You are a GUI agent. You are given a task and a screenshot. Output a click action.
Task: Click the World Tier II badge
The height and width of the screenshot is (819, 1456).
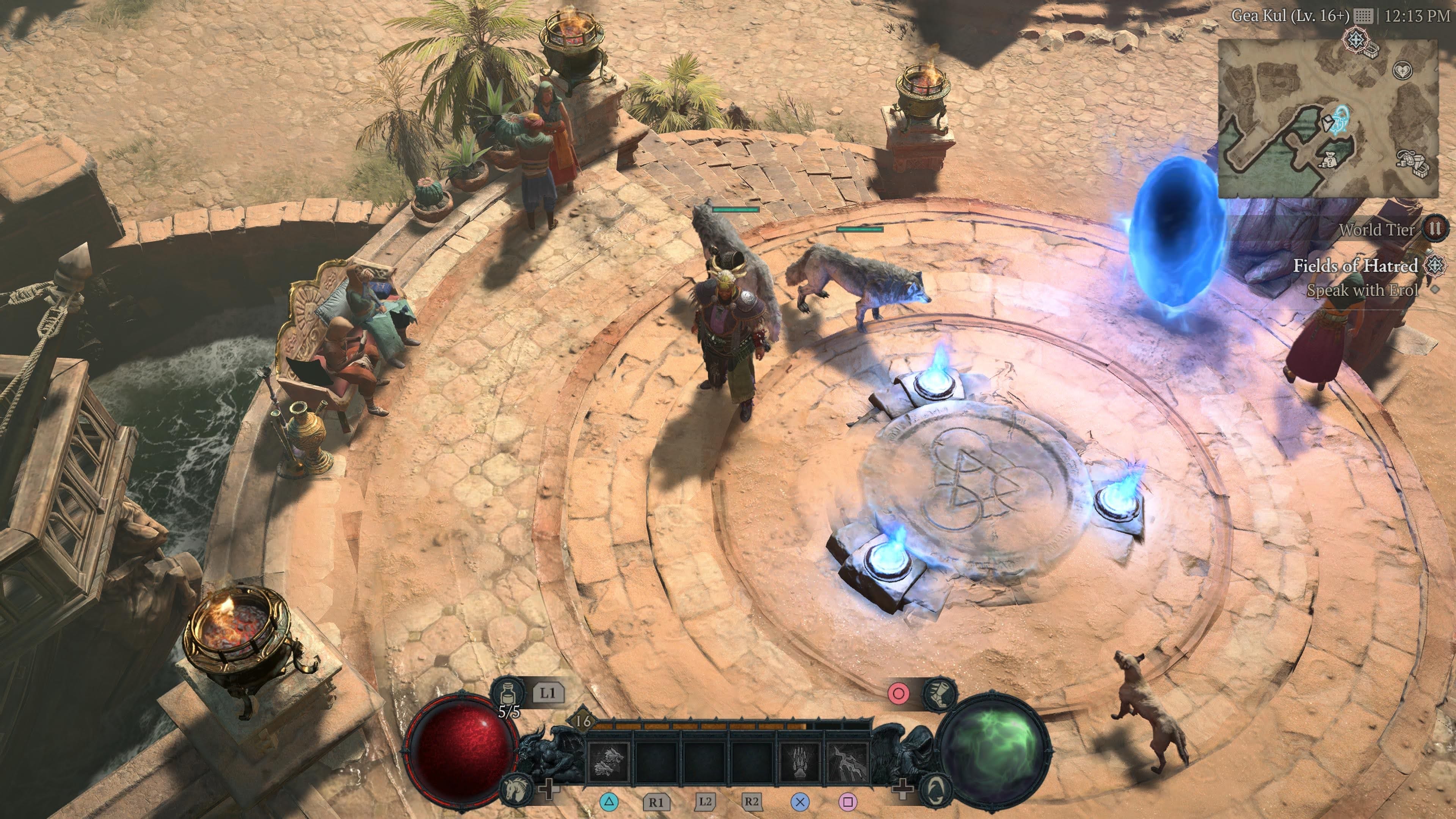point(1434,229)
